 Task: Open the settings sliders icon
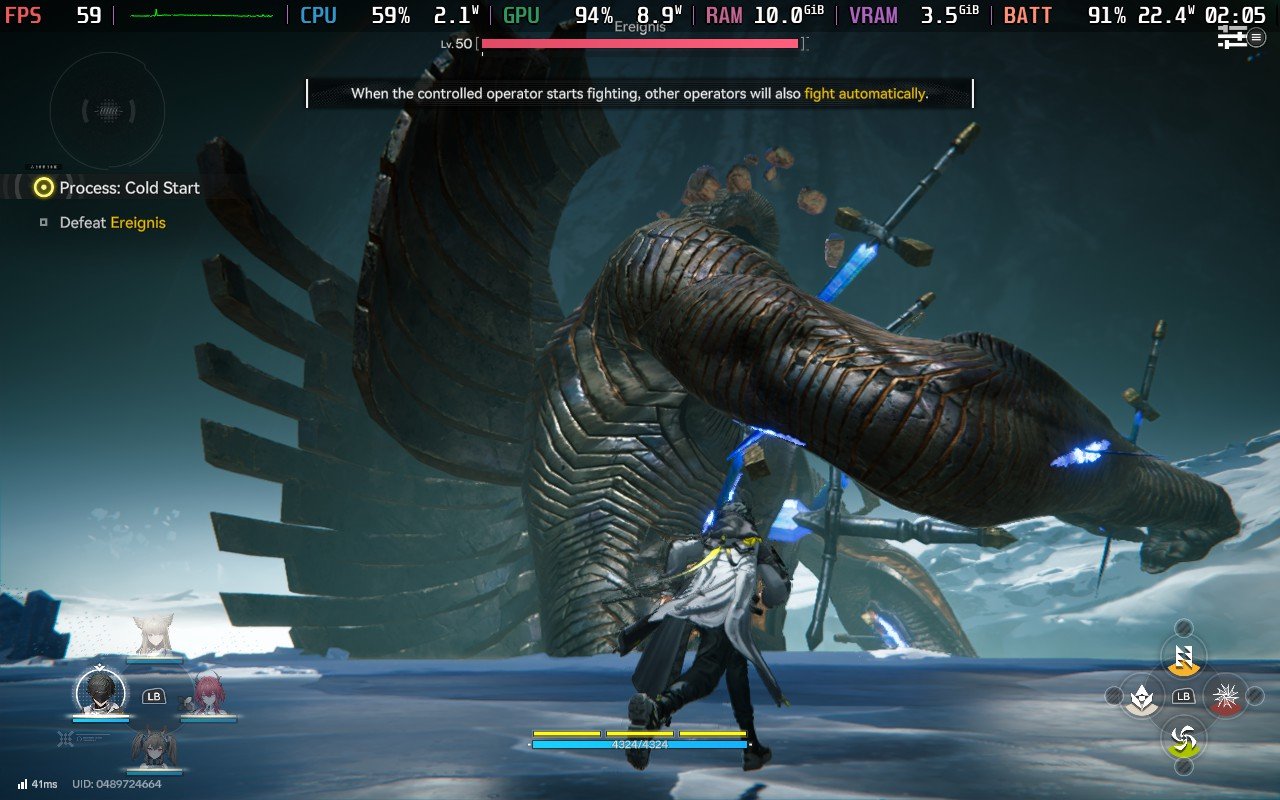1232,37
